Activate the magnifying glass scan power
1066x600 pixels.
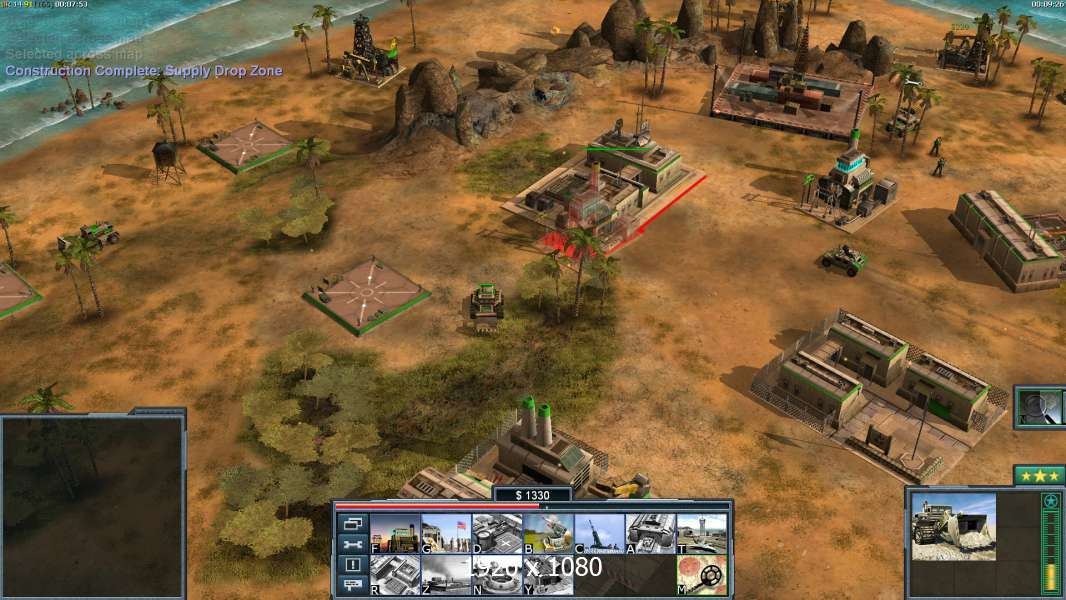click(1039, 407)
